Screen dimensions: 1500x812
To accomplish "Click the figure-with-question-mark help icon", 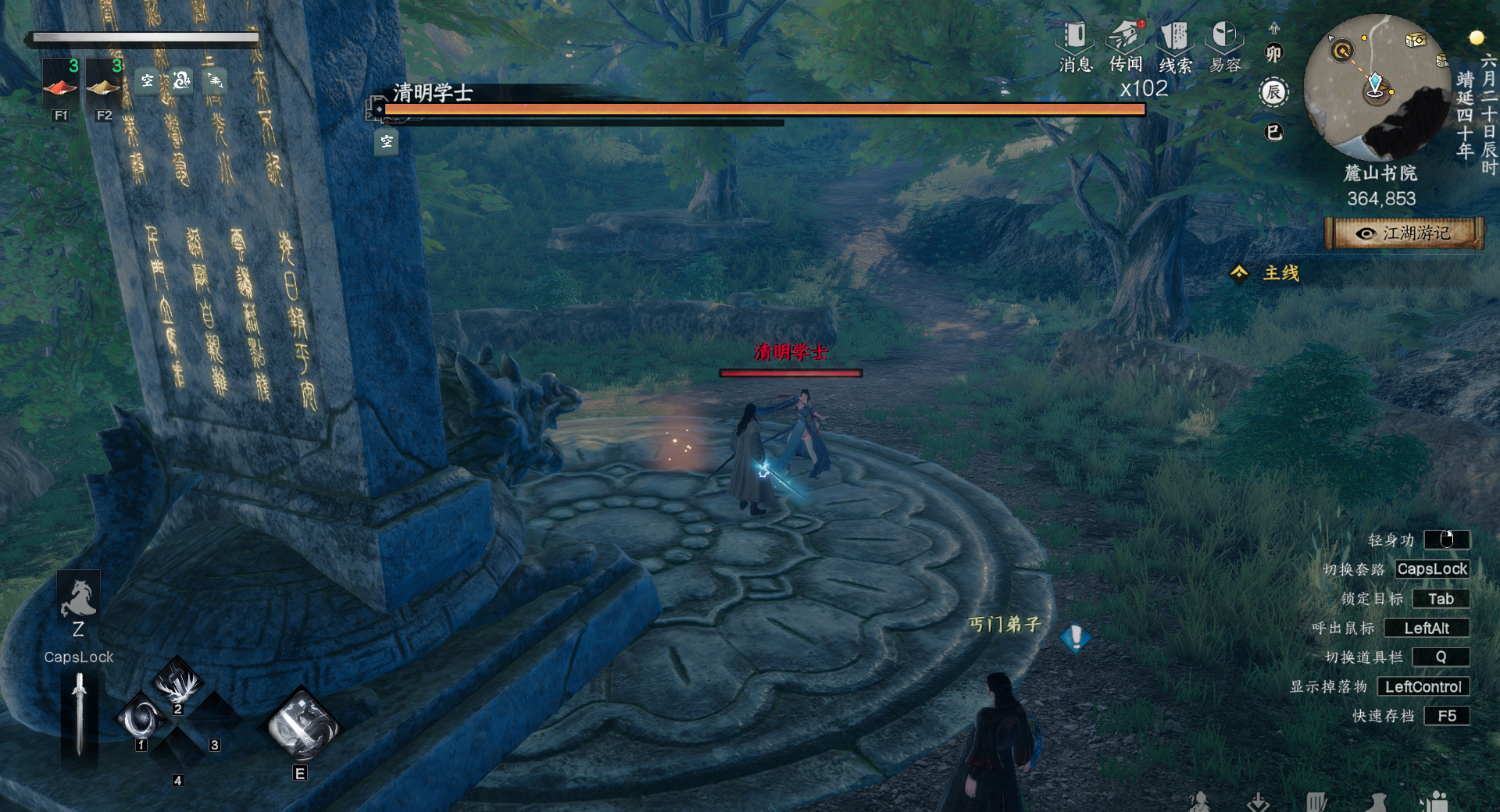I will (x=1199, y=802).
